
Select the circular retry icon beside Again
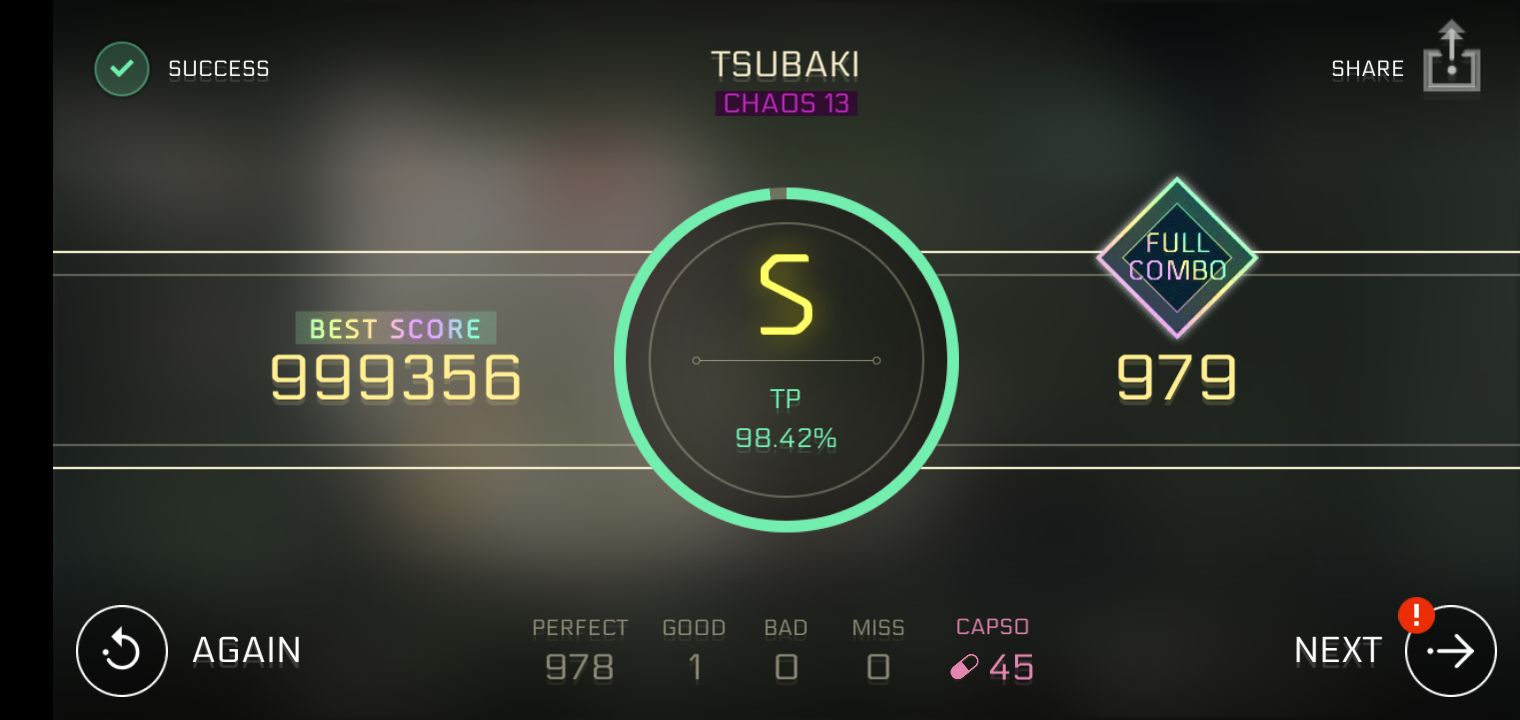(x=121, y=650)
